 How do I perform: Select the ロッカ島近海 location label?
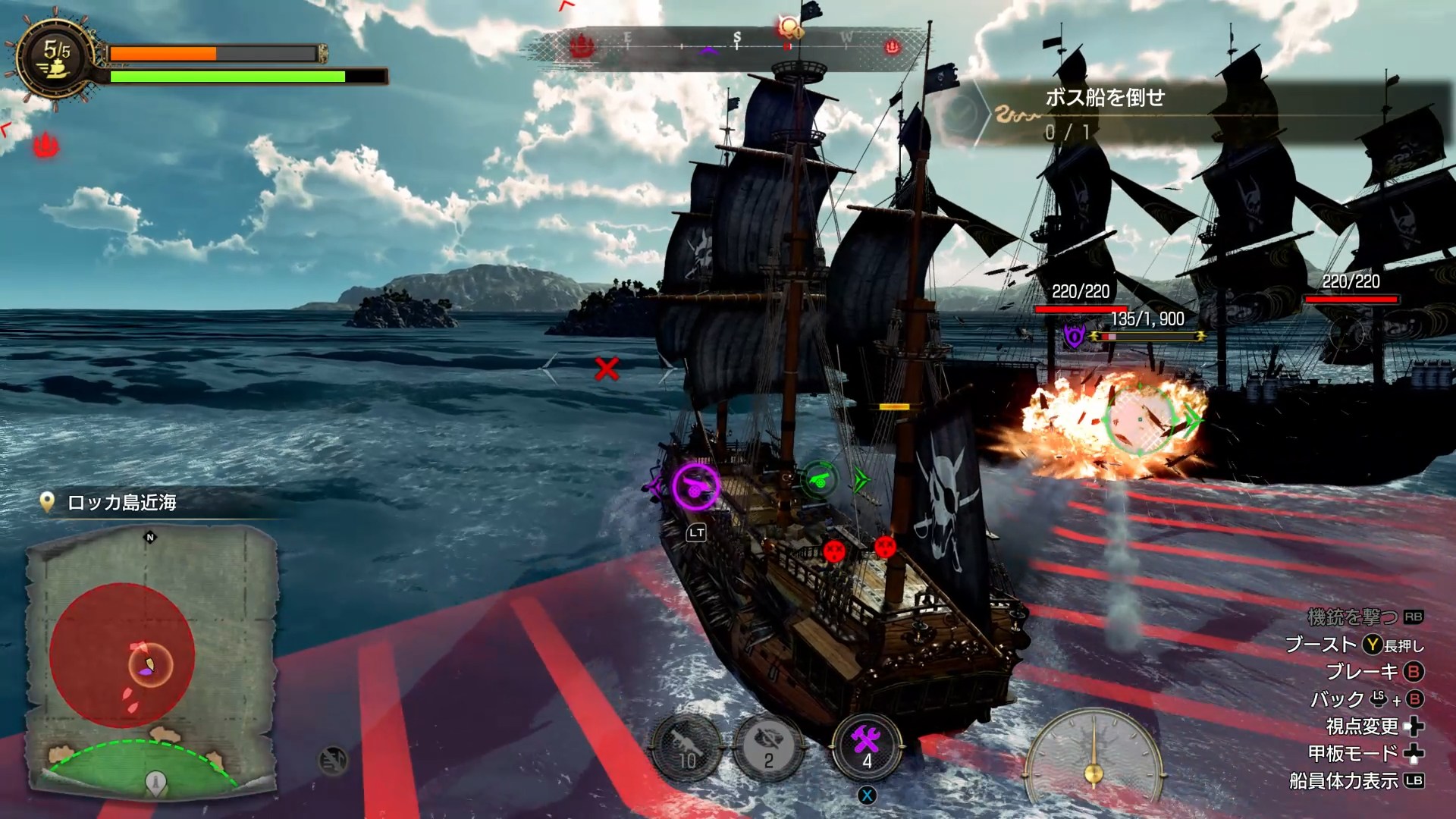tap(121, 503)
